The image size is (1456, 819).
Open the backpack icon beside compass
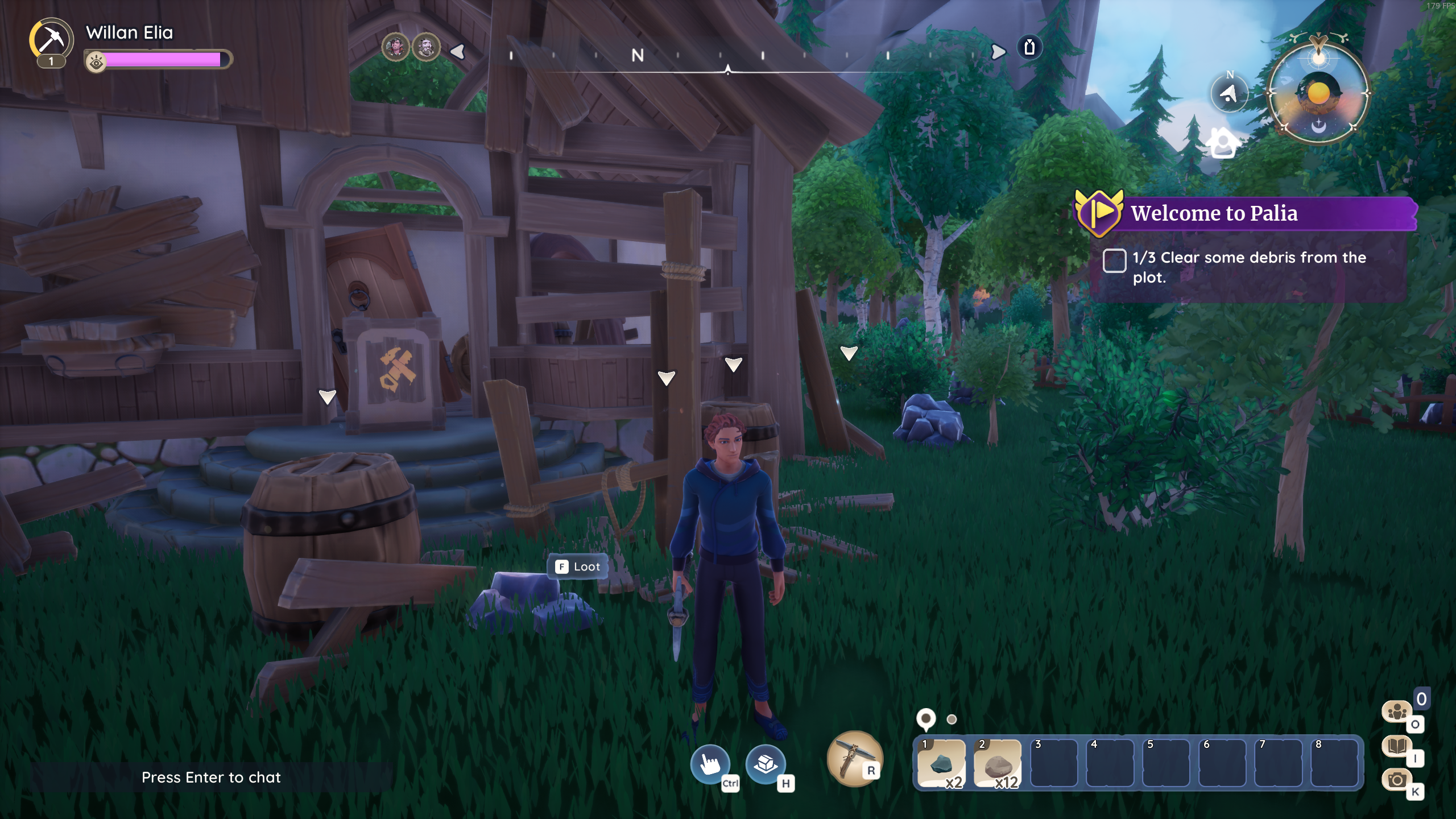1029,47
